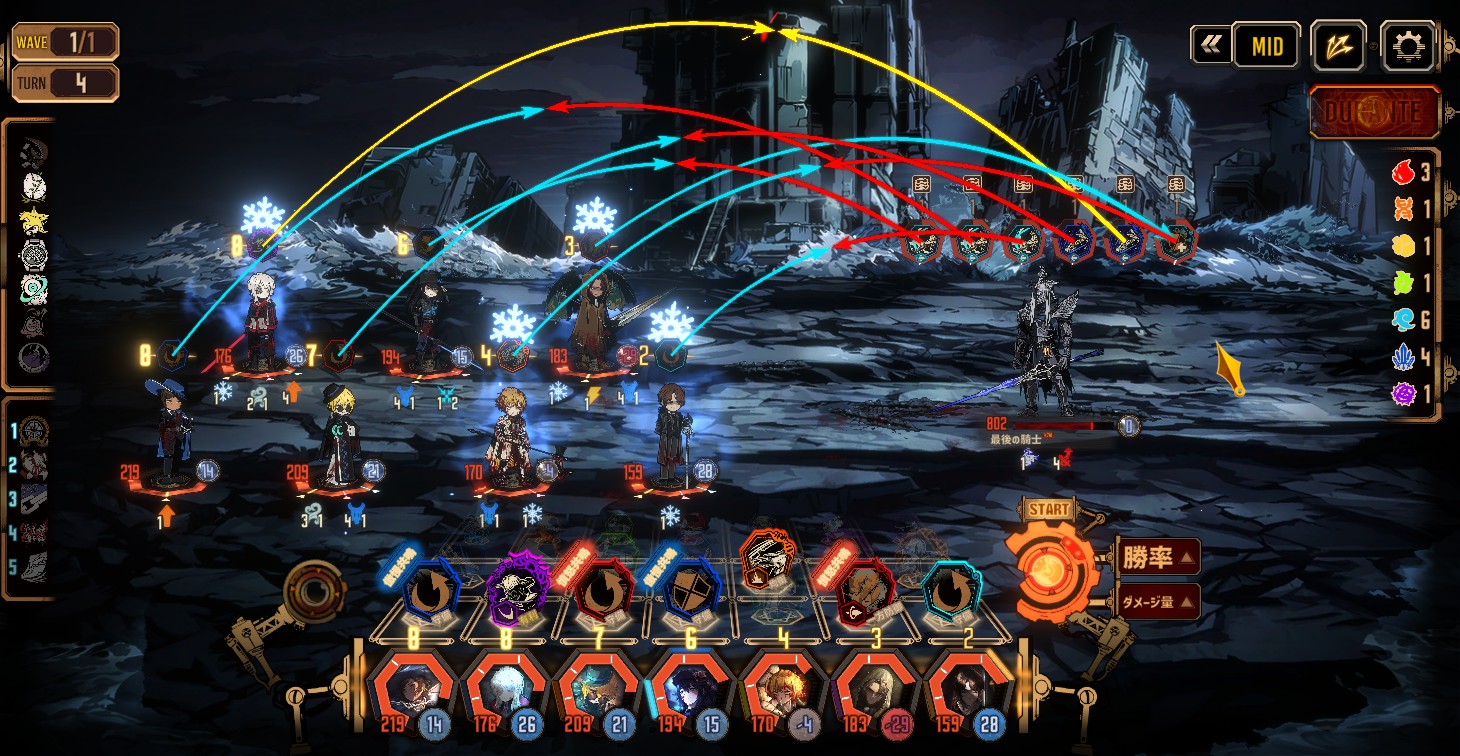Open the gear settings menu
Viewport: 1460px width, 756px height.
pos(1407,46)
